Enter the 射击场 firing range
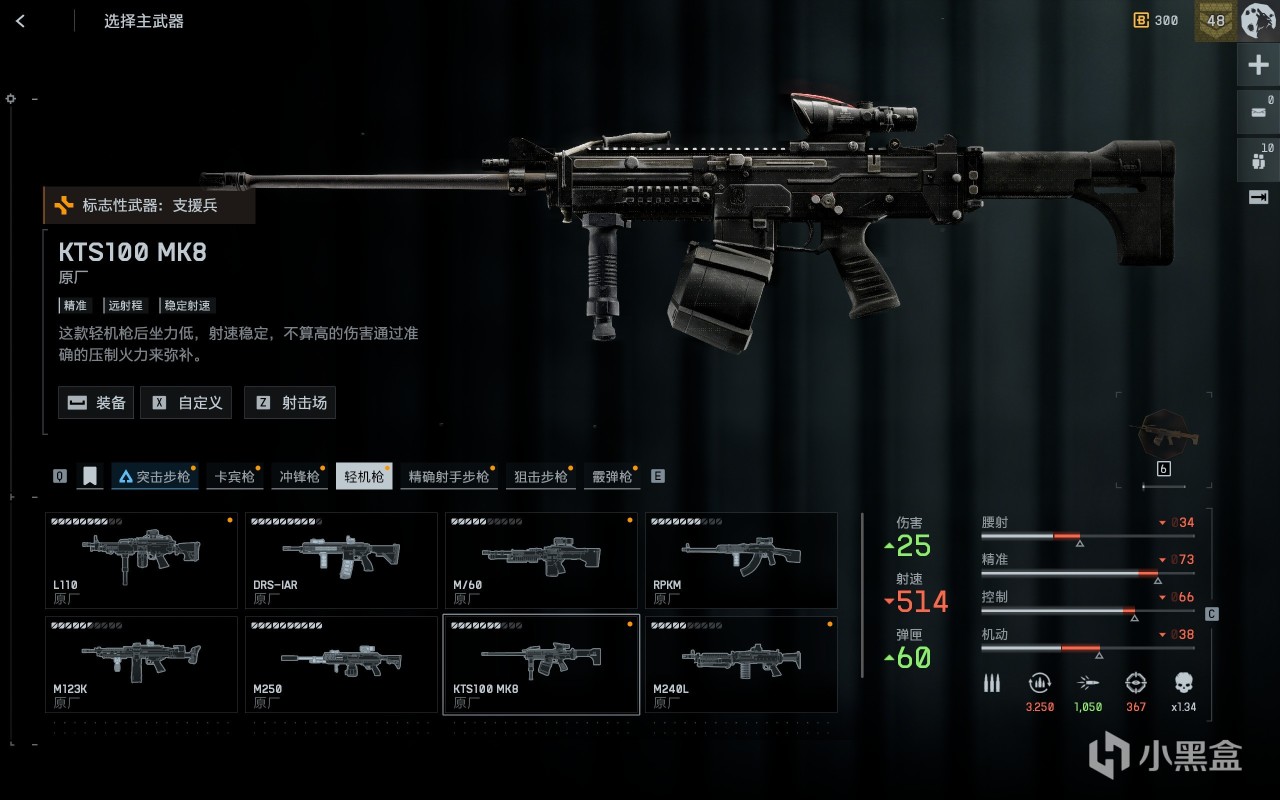 coord(290,403)
